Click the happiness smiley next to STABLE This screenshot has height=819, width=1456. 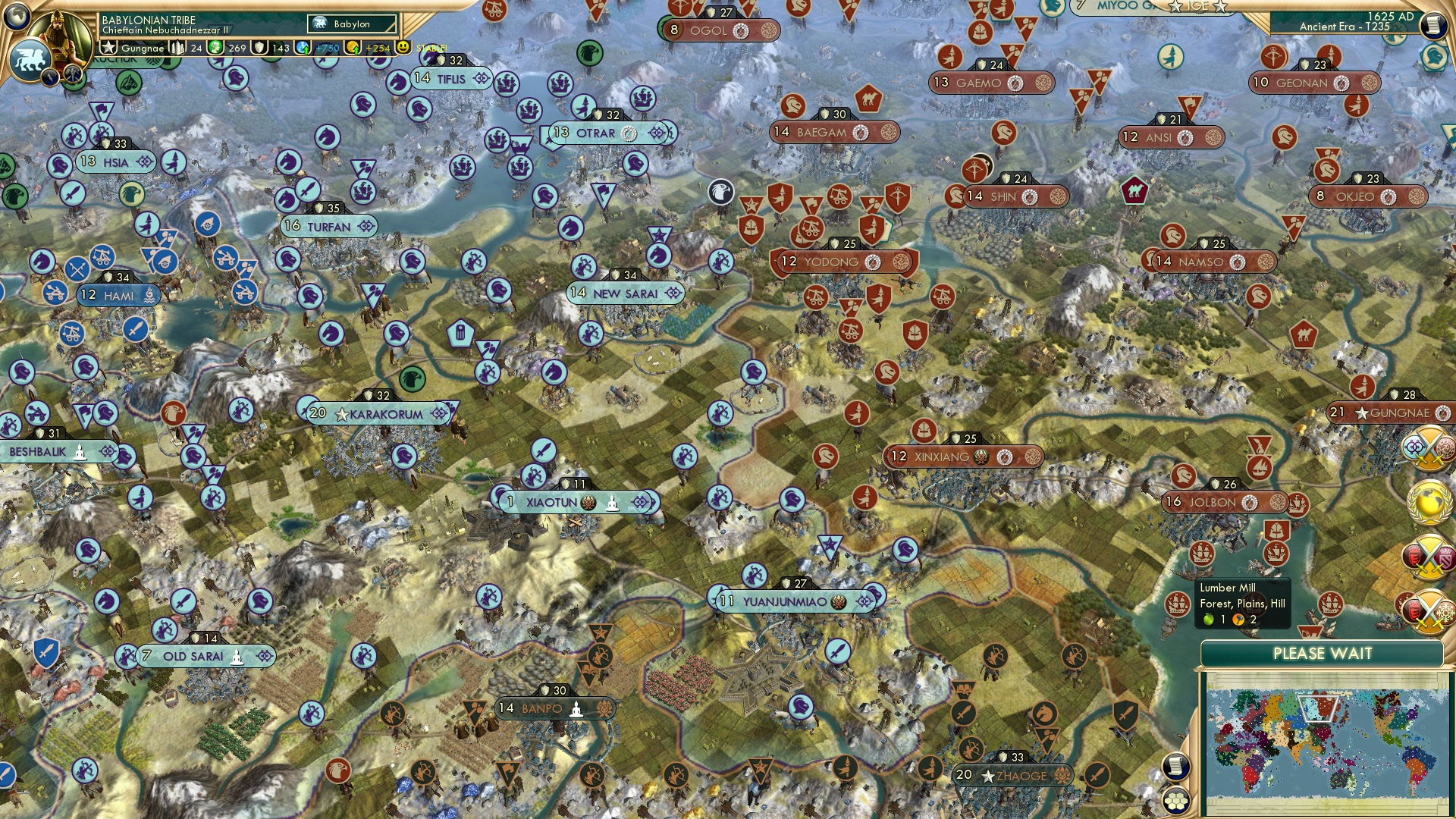click(403, 48)
